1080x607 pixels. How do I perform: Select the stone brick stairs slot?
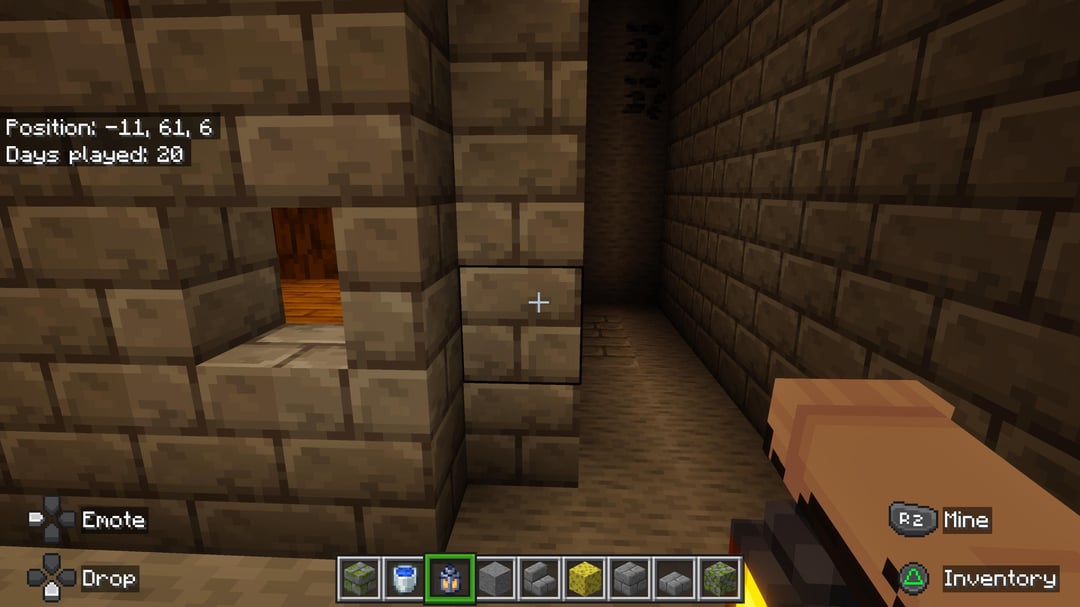pos(539,579)
